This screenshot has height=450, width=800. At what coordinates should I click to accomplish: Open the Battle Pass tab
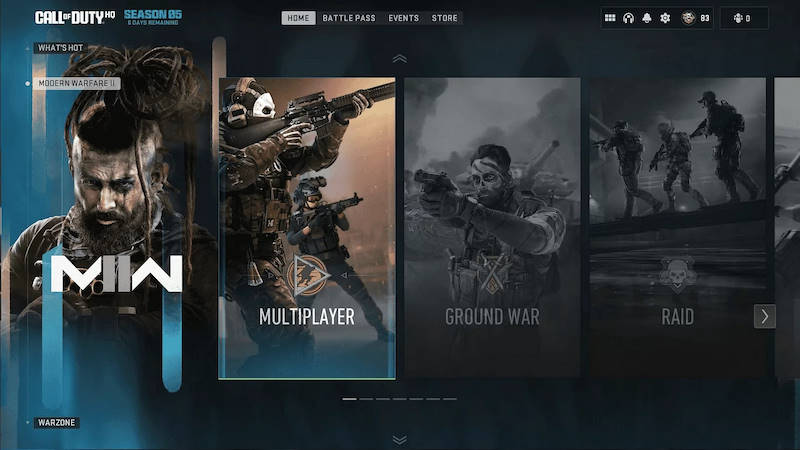pos(349,18)
